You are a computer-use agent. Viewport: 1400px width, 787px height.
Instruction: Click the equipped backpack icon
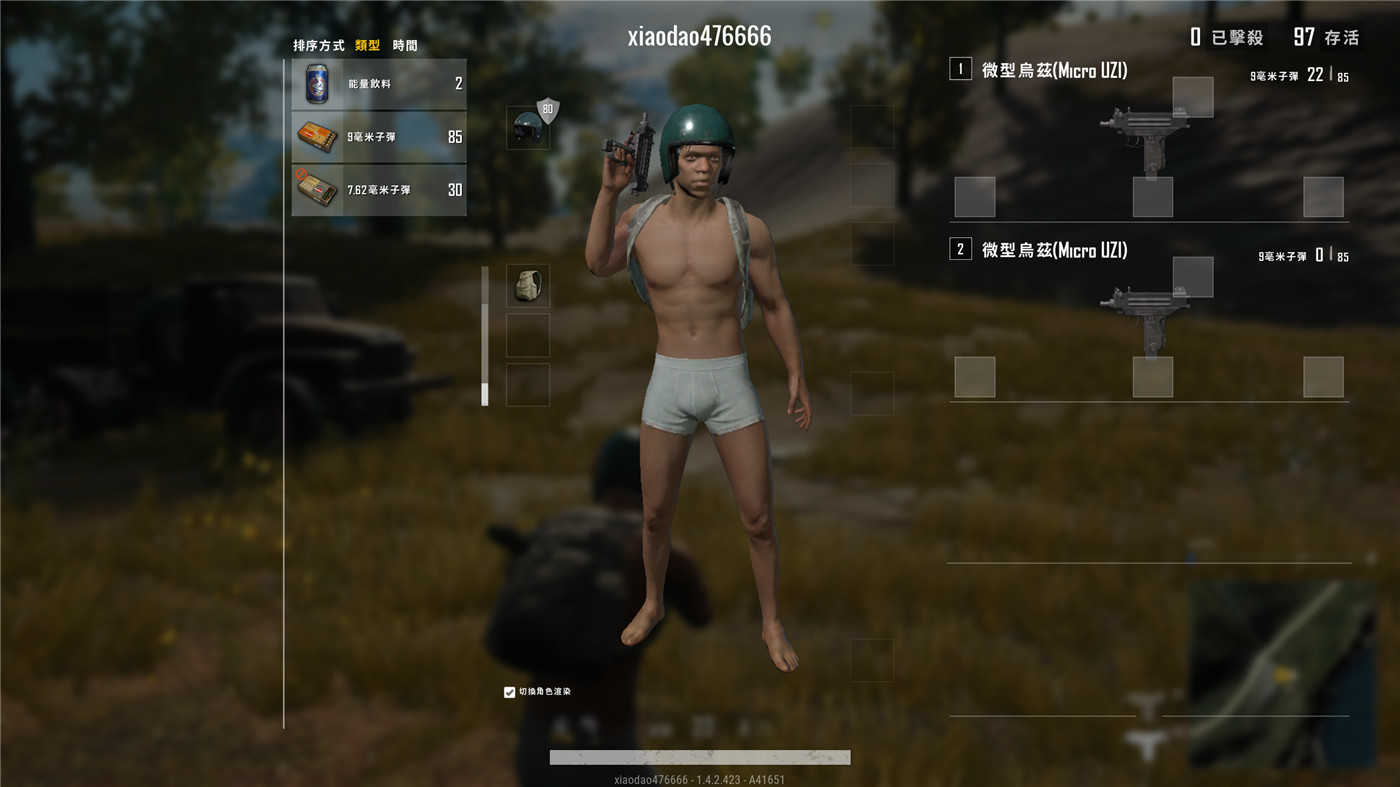[x=529, y=284]
